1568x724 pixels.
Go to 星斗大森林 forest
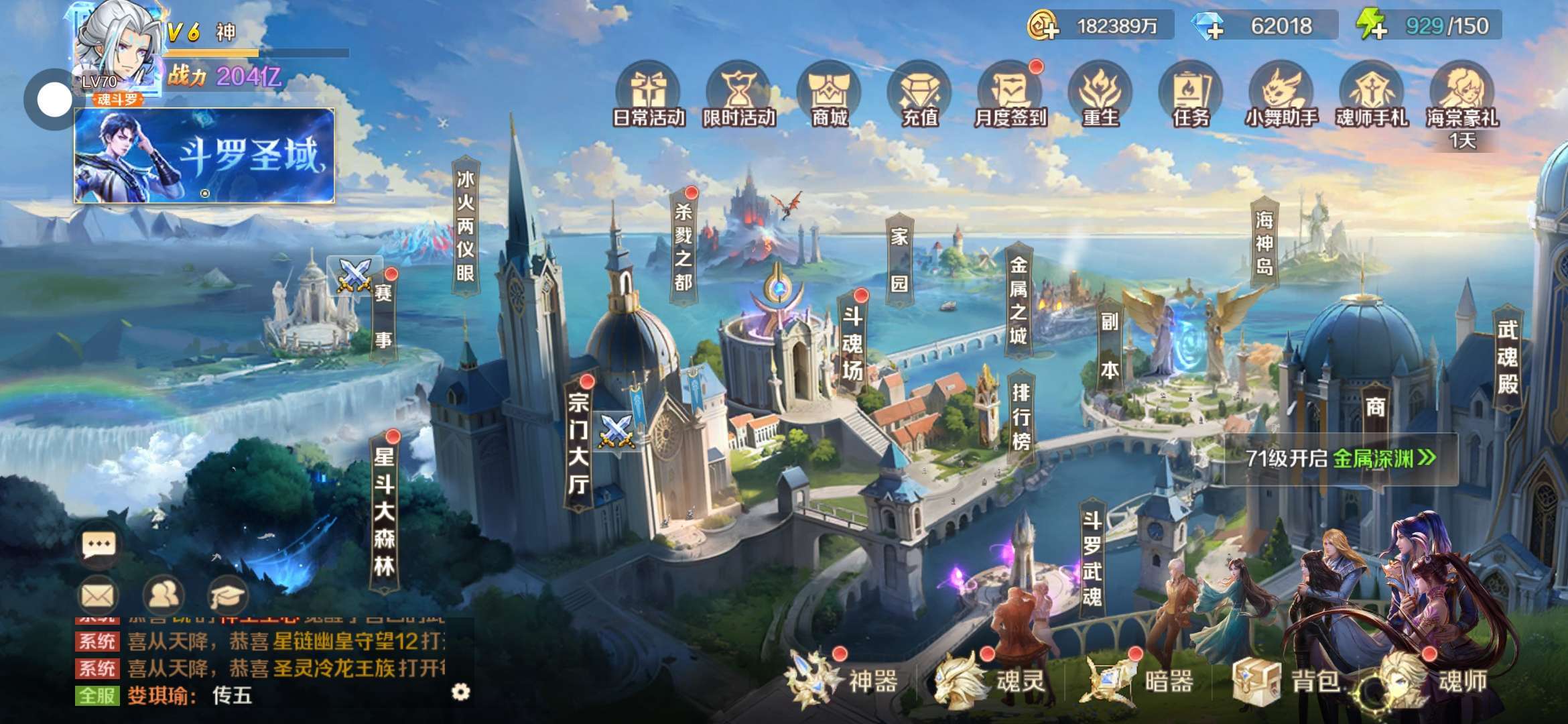click(x=384, y=513)
